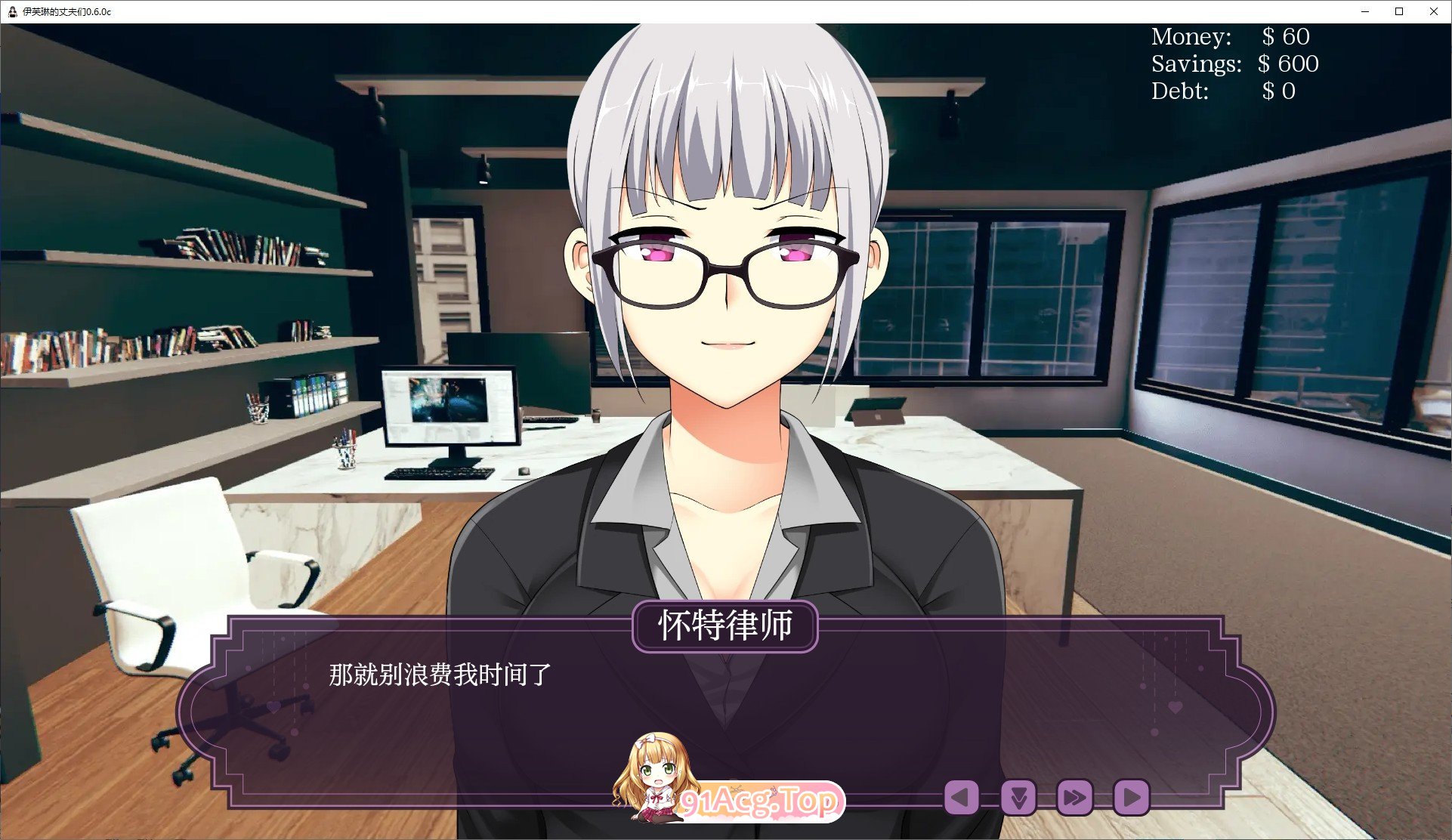Click the 怀特律师 name plate
This screenshot has height=840, width=1452.
726,625
